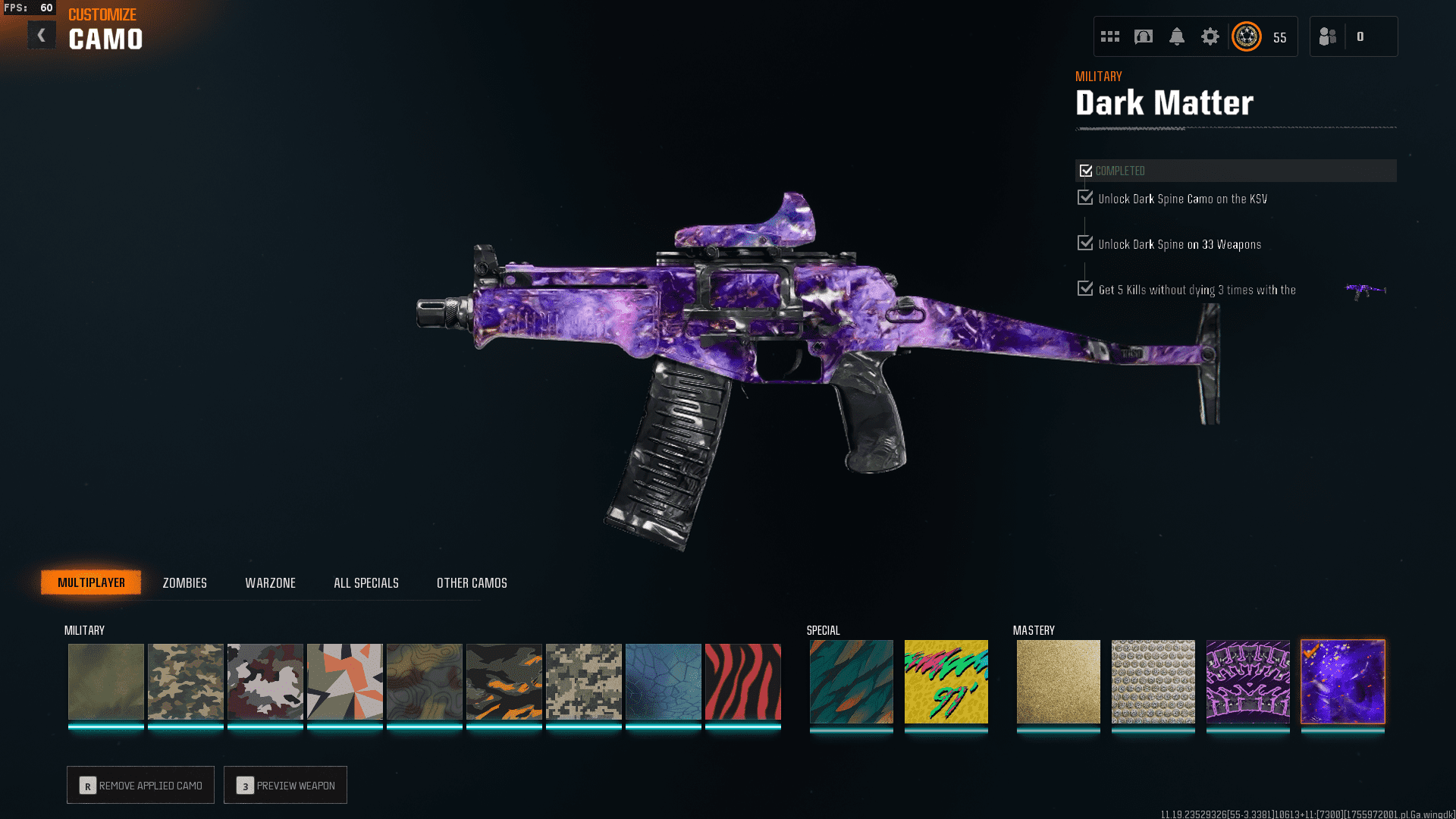Select the Other Camos tab
Screen dimensions: 1456x819
pyautogui.click(x=472, y=582)
